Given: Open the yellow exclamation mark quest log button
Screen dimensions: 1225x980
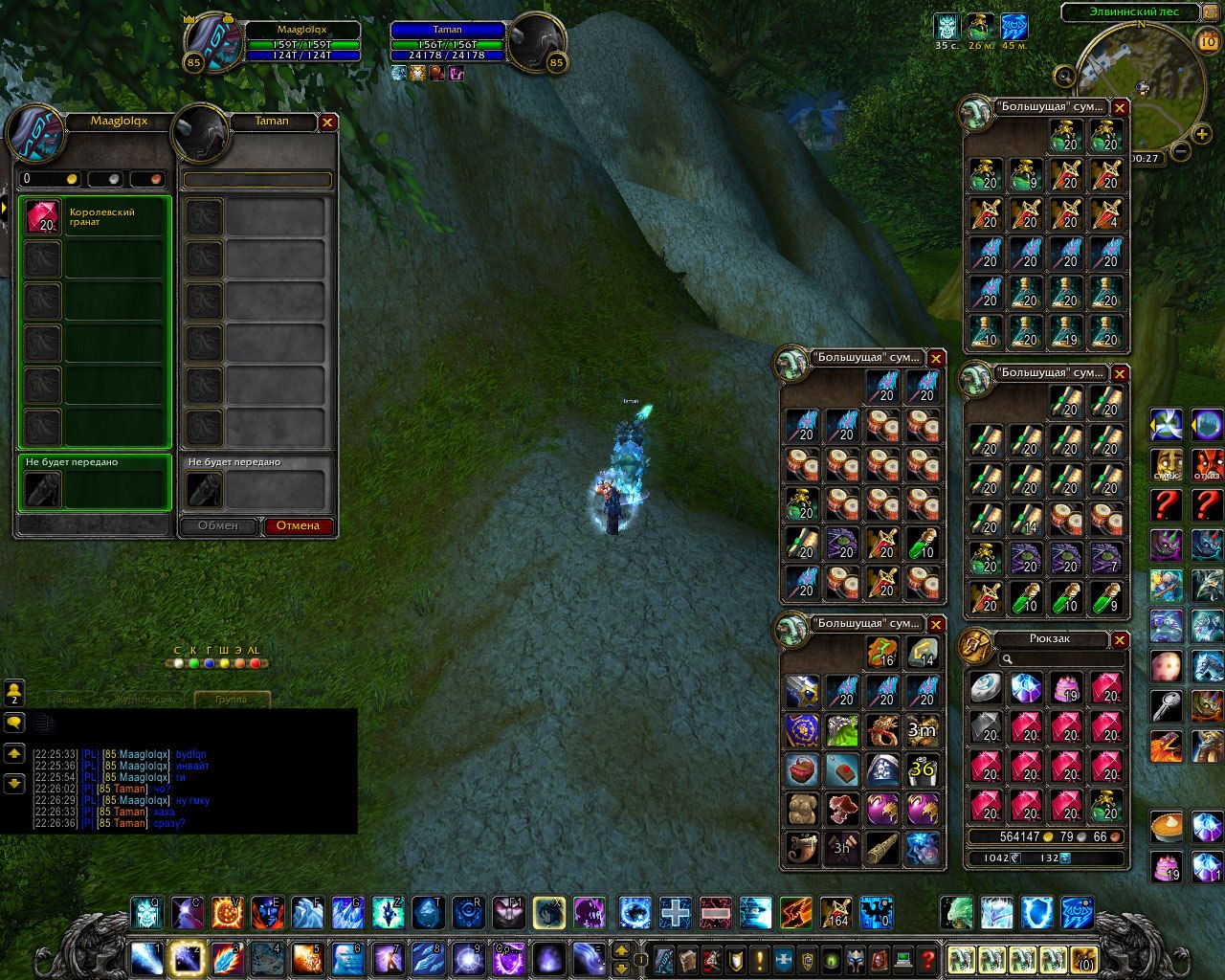Looking at the screenshot, I should (760, 959).
